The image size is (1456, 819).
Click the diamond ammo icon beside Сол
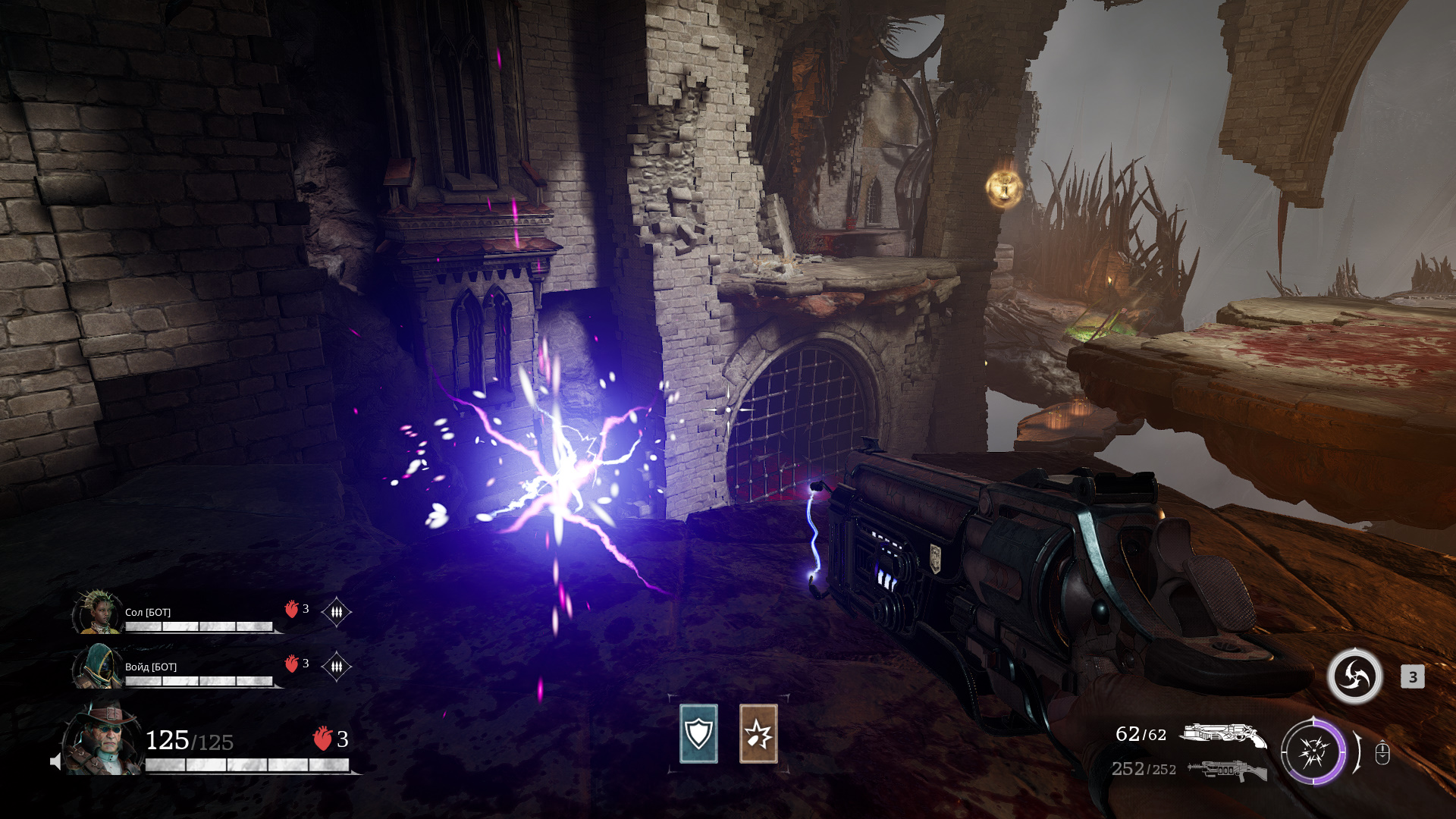(336, 611)
